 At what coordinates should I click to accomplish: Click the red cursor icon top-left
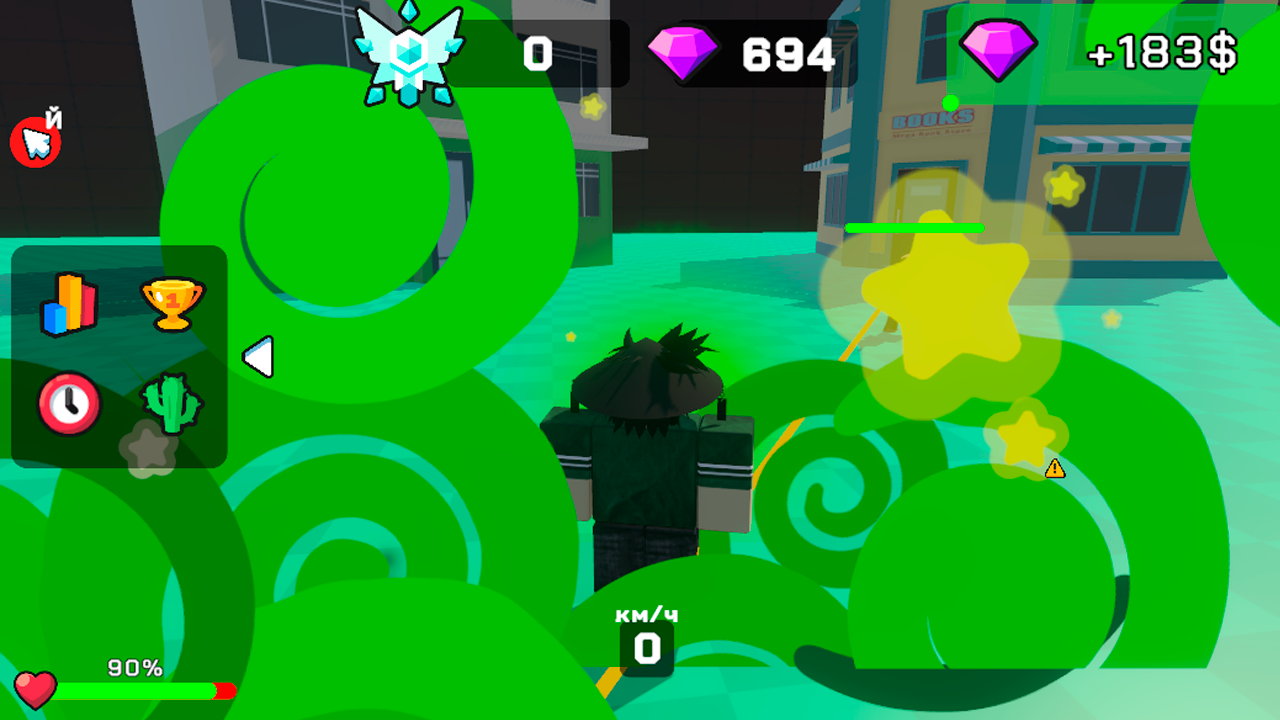point(38,142)
